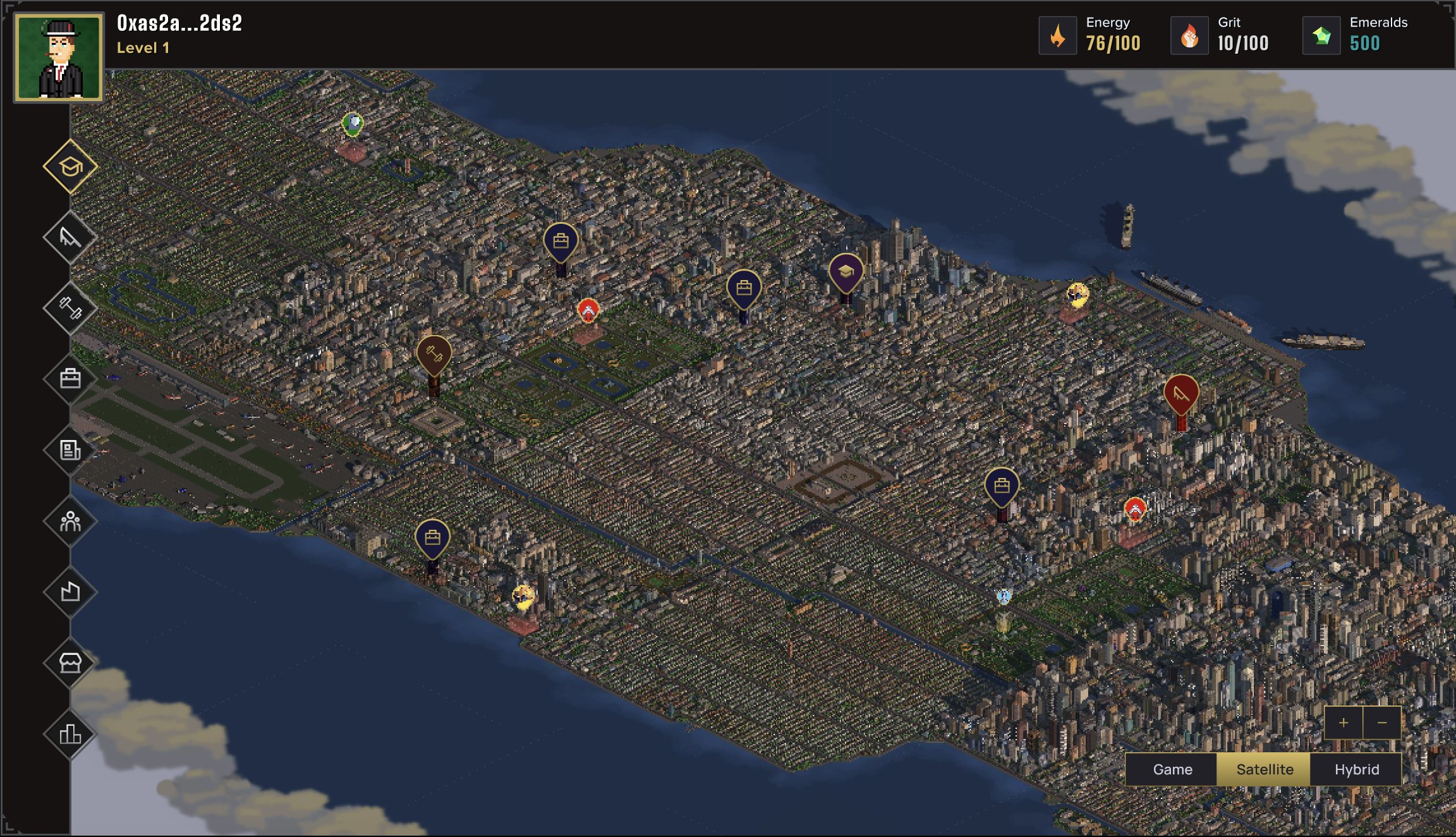Click the player avatar portrait
Image resolution: width=1456 pixels, height=837 pixels.
(59, 58)
